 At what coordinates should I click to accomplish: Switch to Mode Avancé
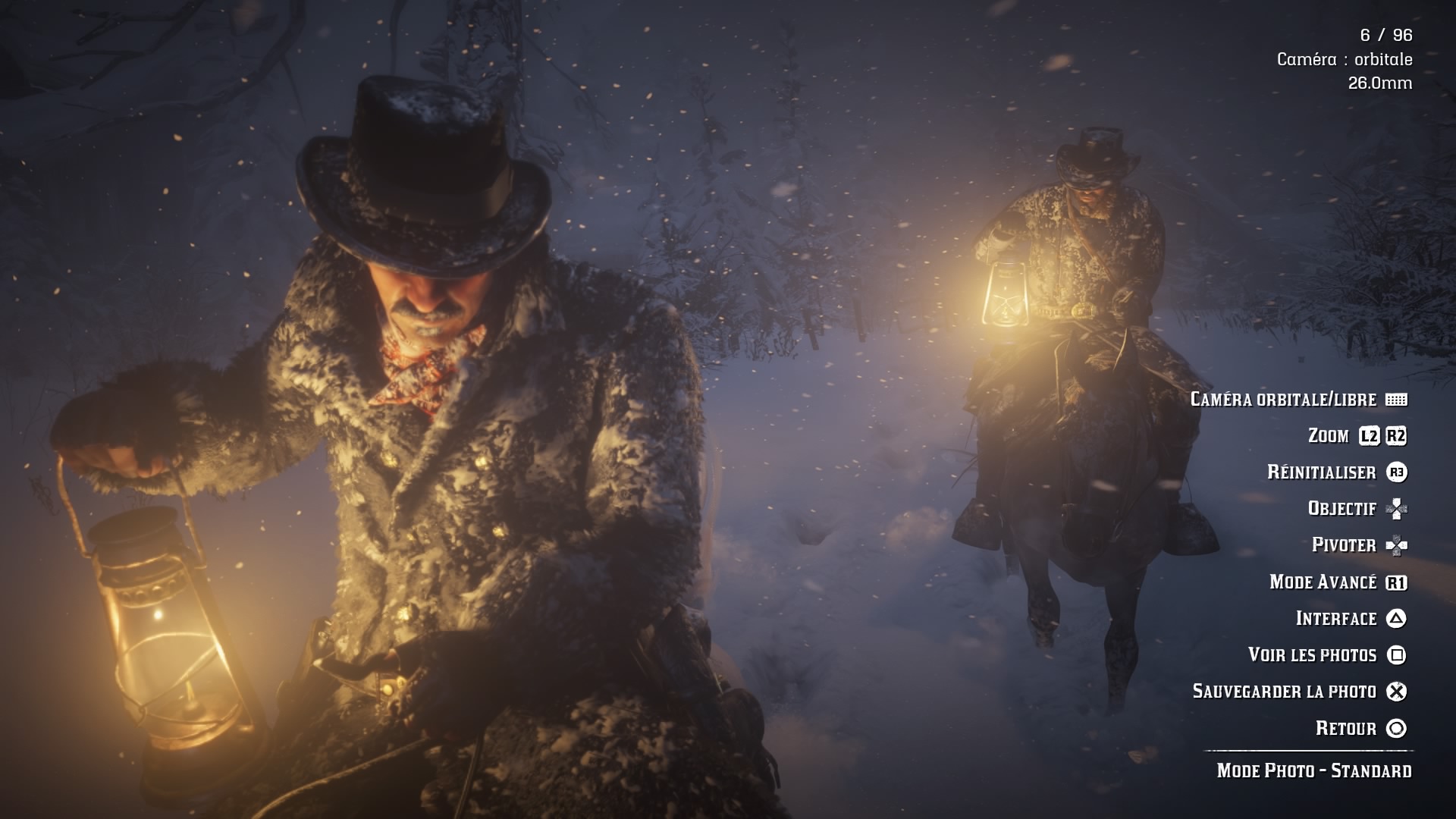(1323, 582)
